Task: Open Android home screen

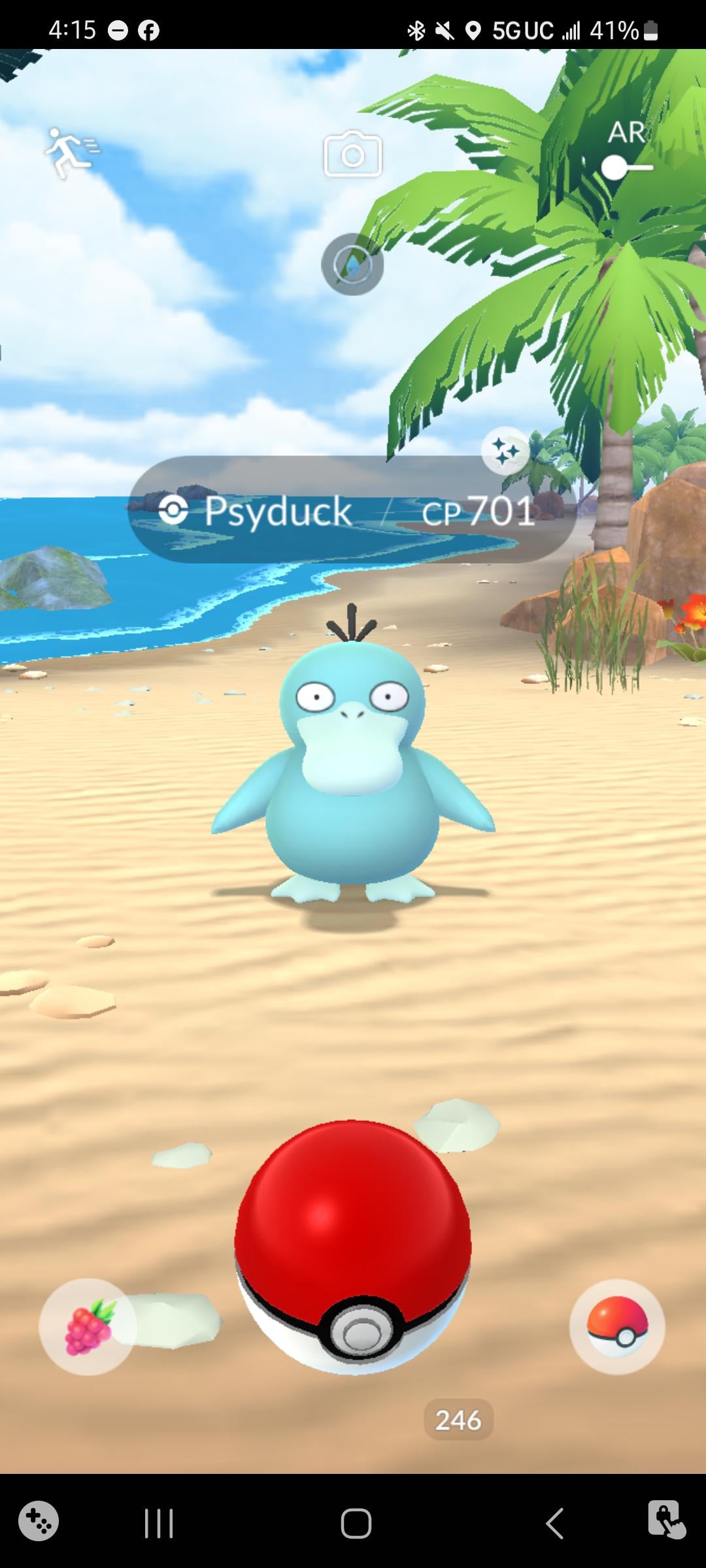Action: point(356,1524)
